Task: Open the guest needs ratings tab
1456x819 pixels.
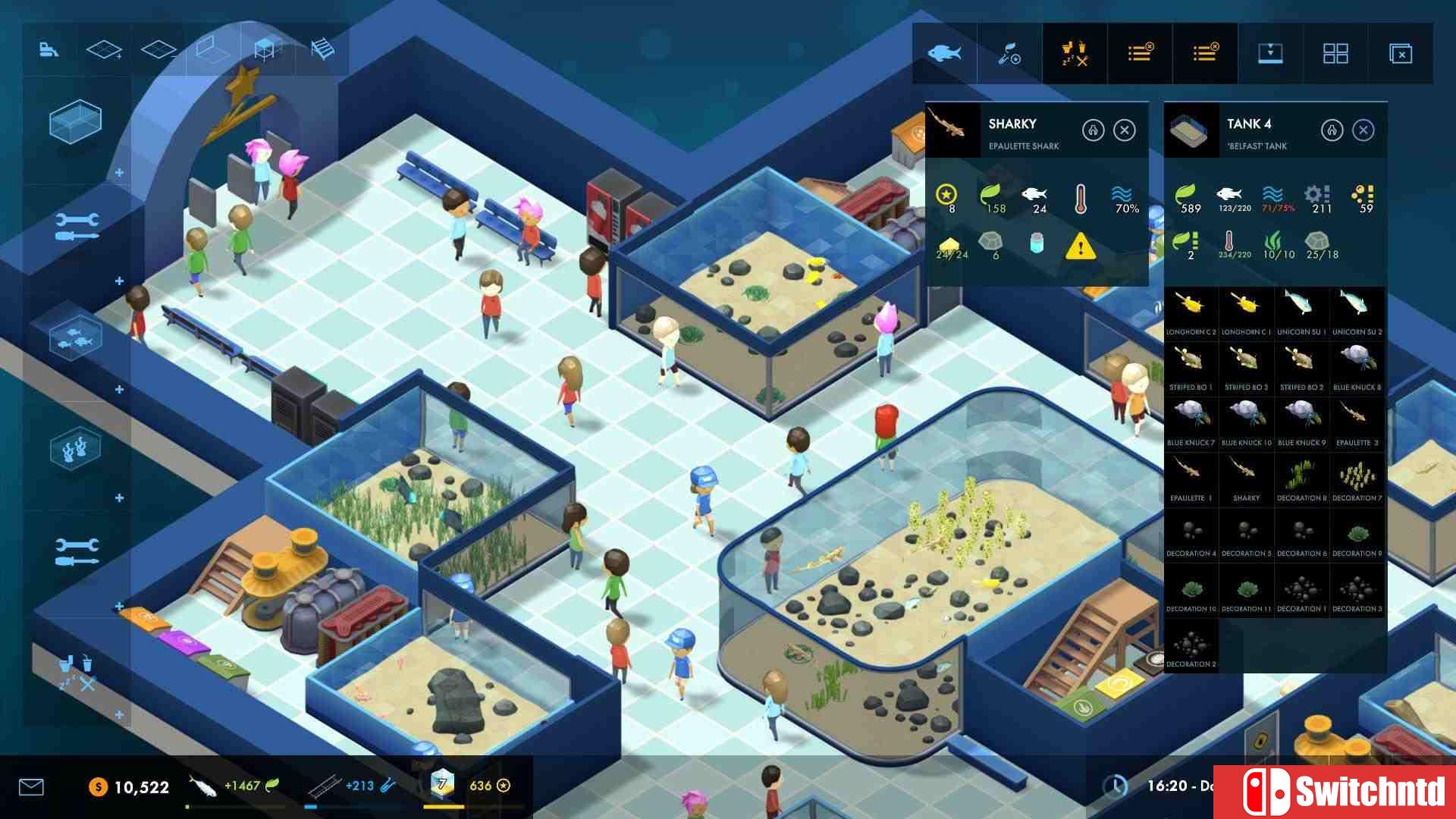Action: [x=1074, y=53]
